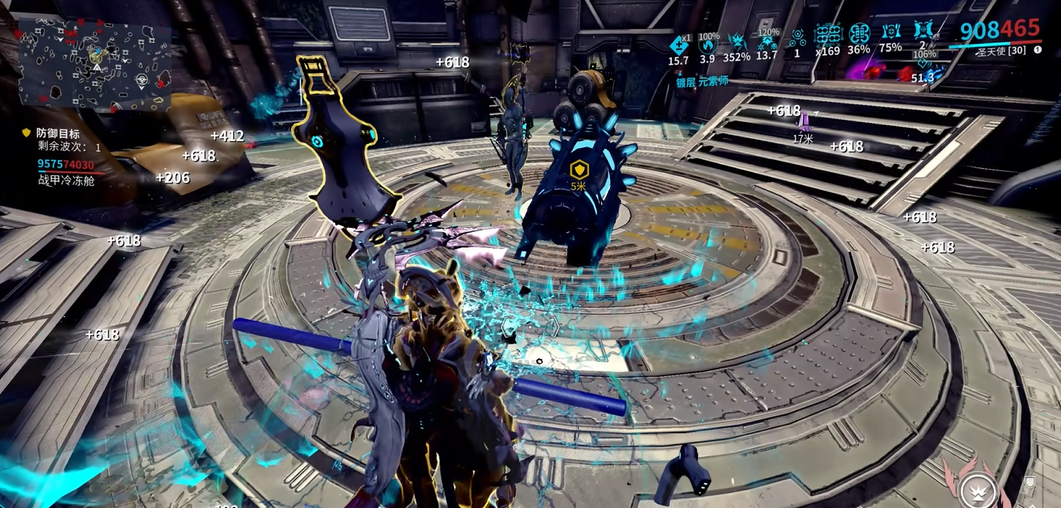Click the x169 combo buff icon
Viewport: 1061px width, 508px height.
pyautogui.click(x=828, y=35)
